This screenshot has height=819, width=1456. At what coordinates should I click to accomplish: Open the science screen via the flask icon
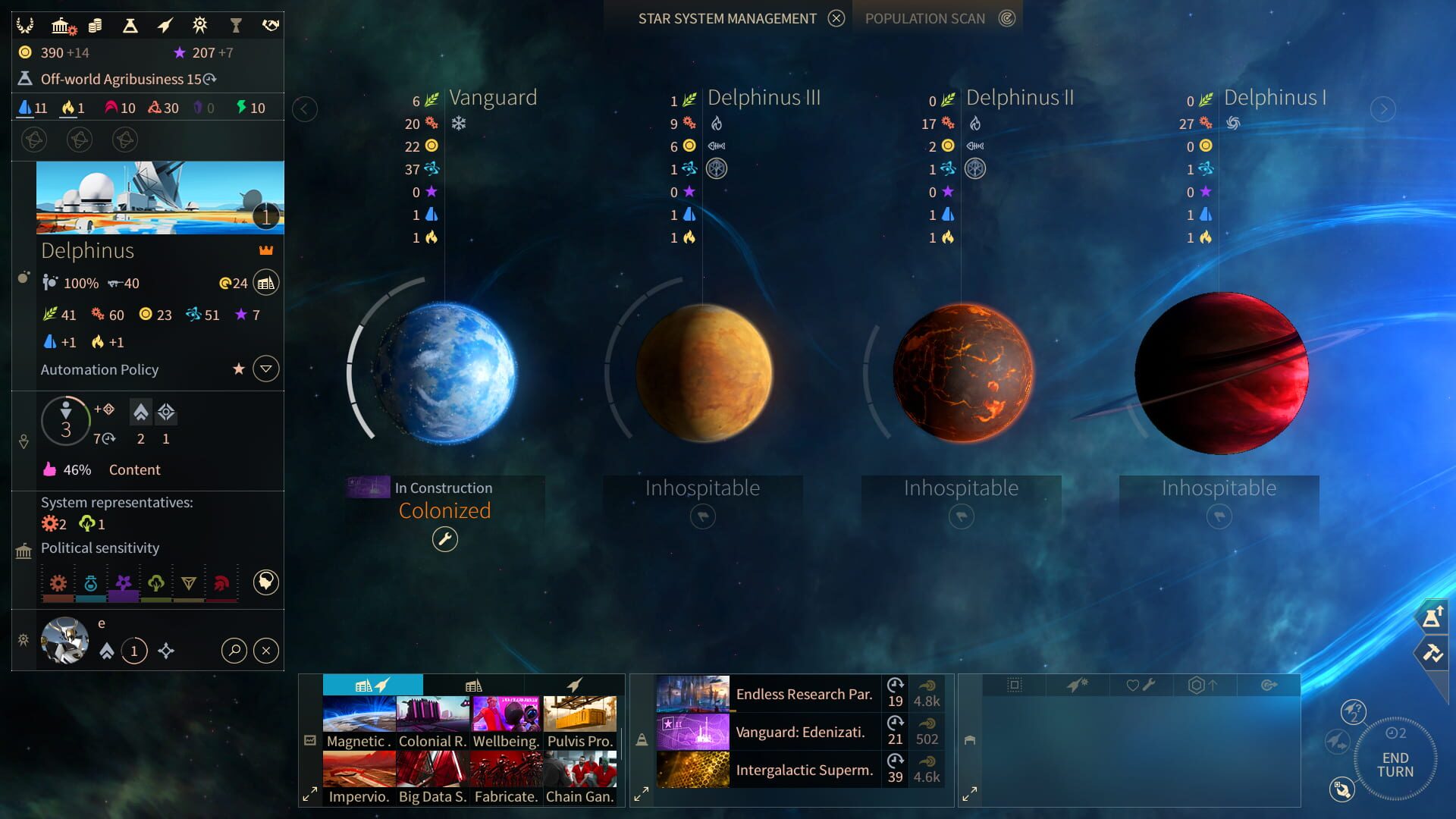click(x=129, y=25)
